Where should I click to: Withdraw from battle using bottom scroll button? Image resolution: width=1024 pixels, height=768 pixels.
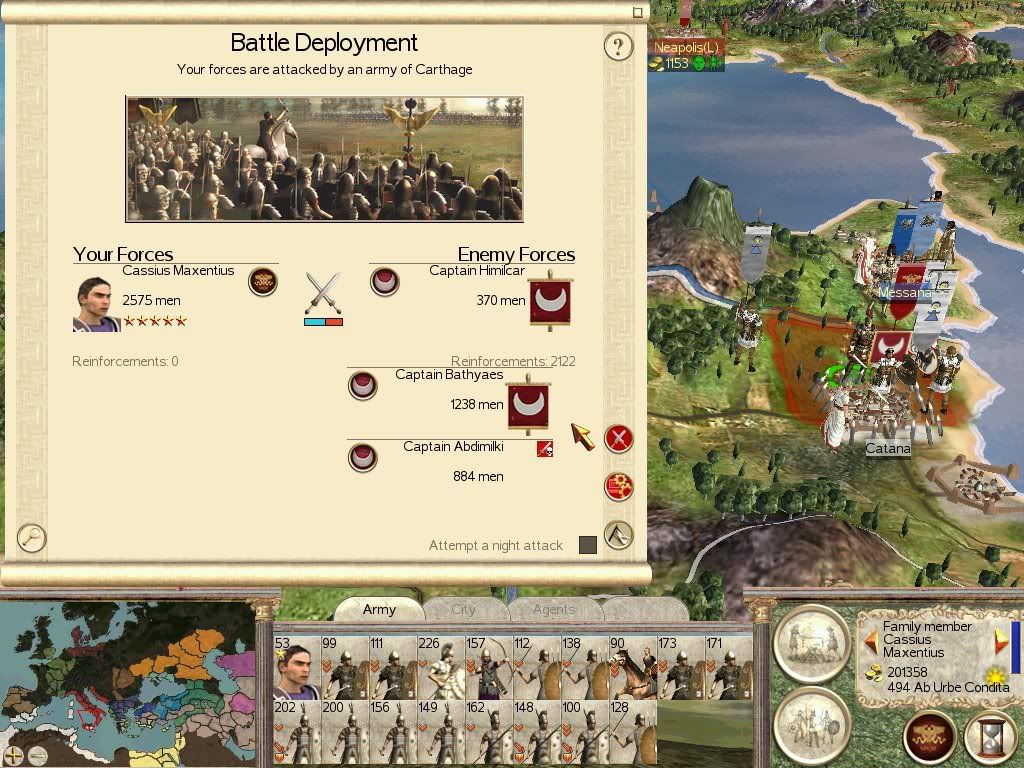click(619, 535)
